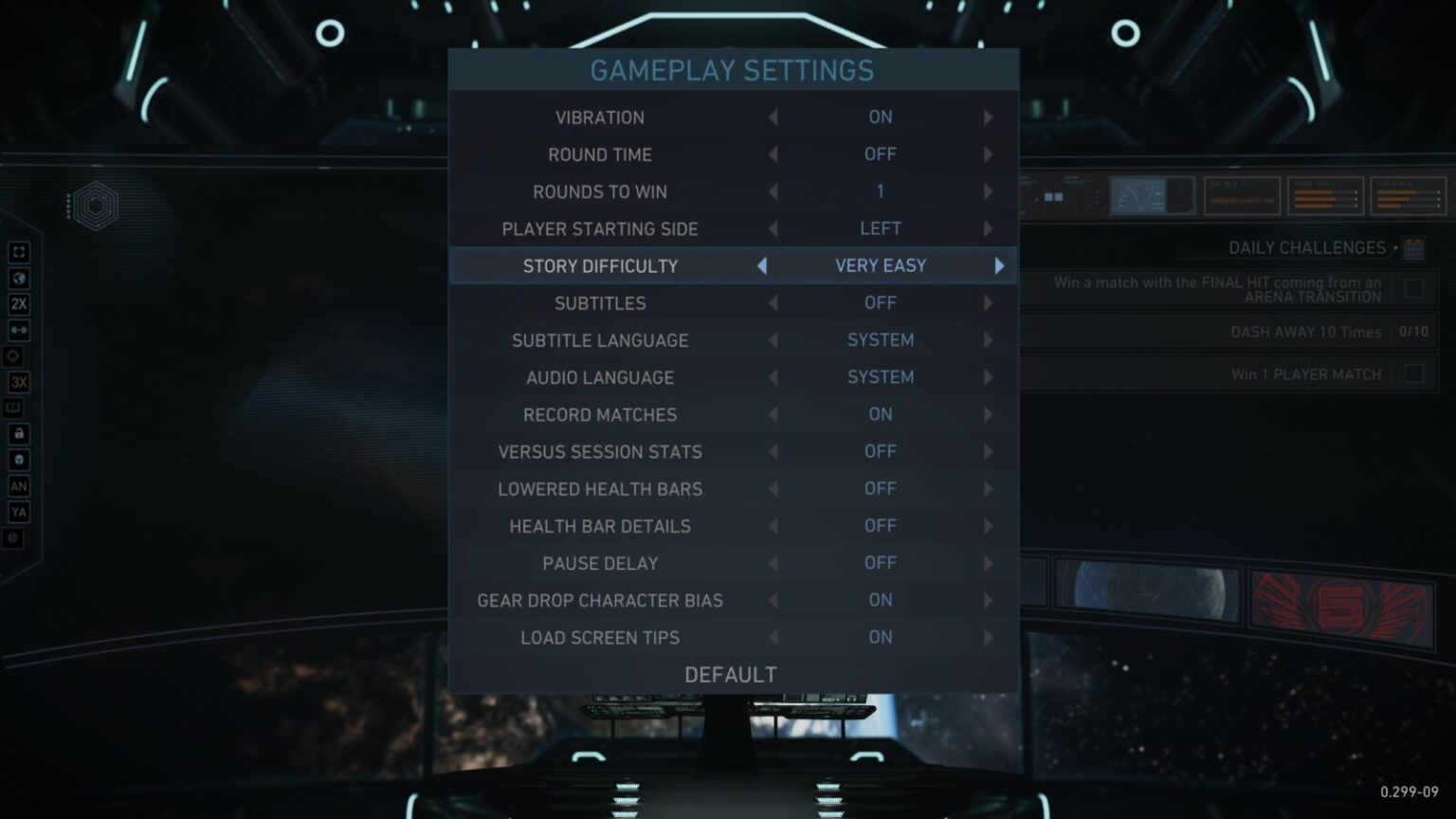Select the AN rating label in the sidebar
This screenshot has width=1456, height=819.
pyautogui.click(x=18, y=485)
